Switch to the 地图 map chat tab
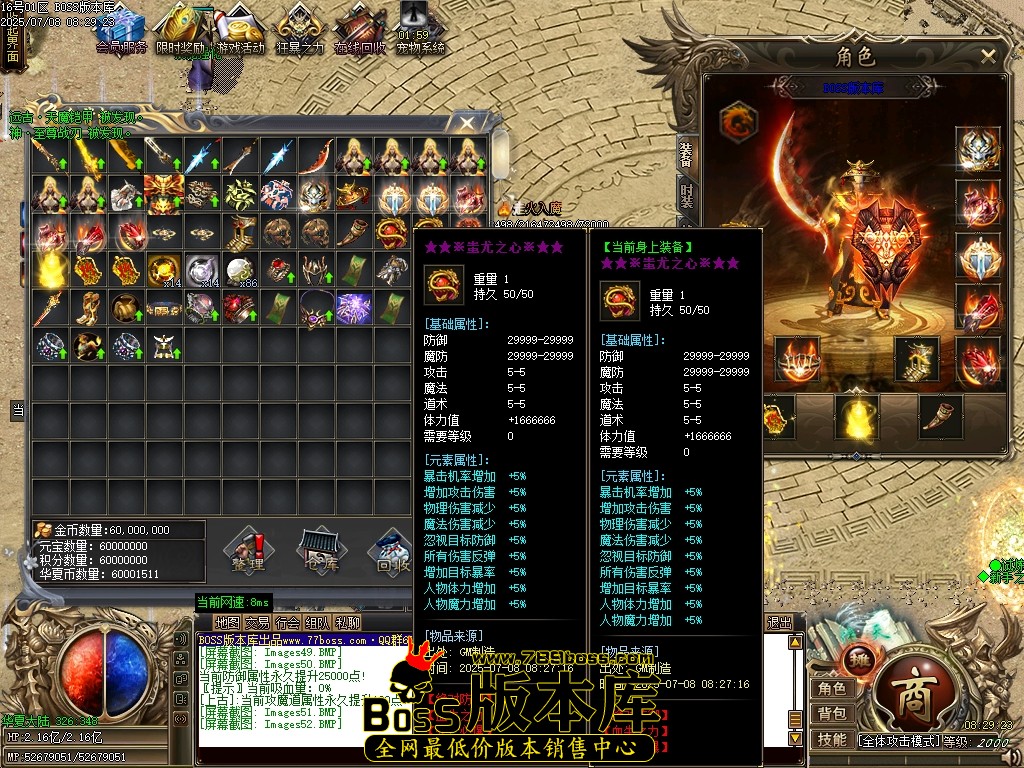 pos(227,623)
